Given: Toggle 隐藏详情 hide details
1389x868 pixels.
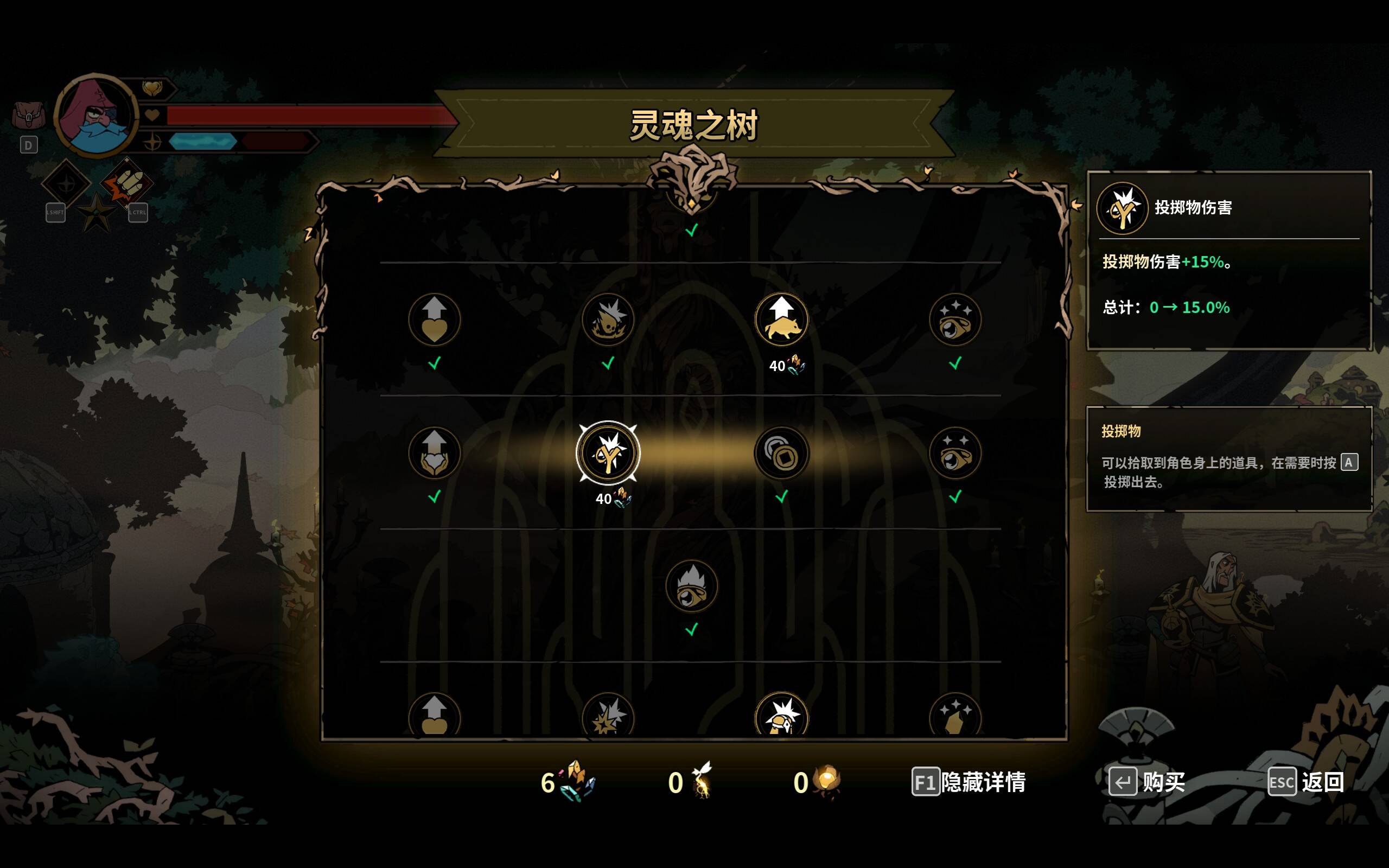Looking at the screenshot, I should (x=969, y=782).
